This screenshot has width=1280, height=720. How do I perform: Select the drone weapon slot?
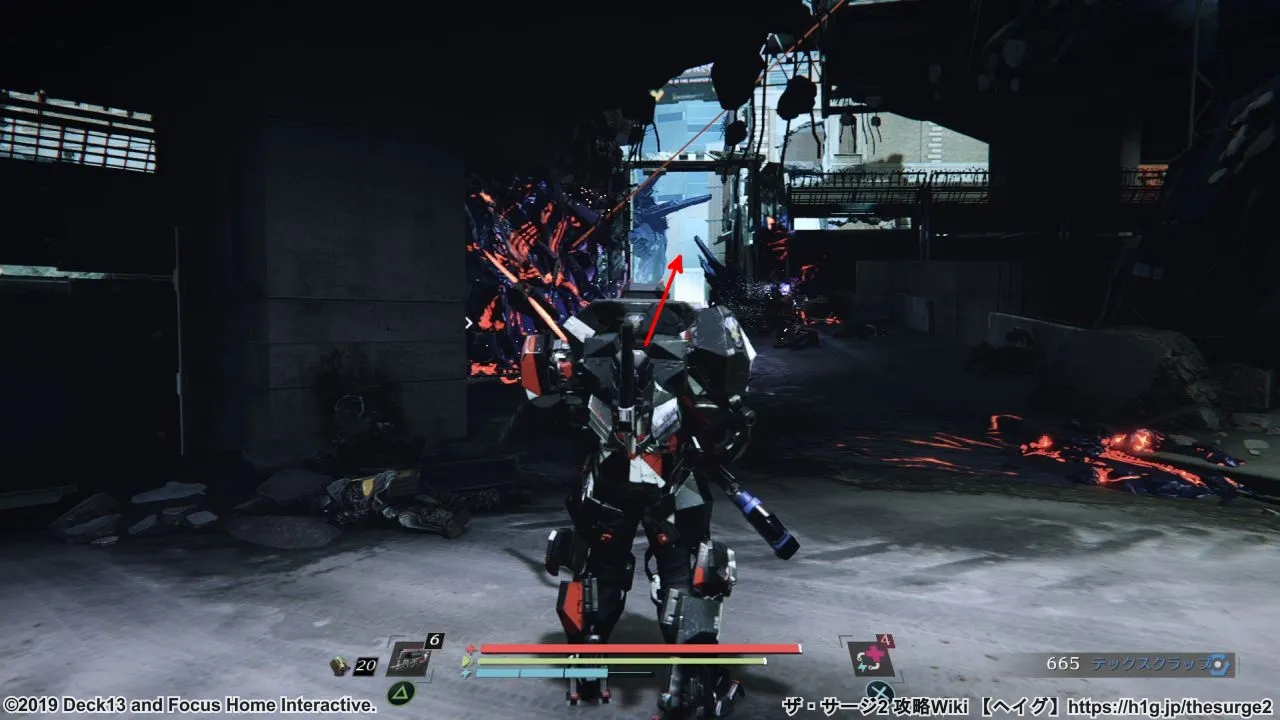pyautogui.click(x=412, y=659)
